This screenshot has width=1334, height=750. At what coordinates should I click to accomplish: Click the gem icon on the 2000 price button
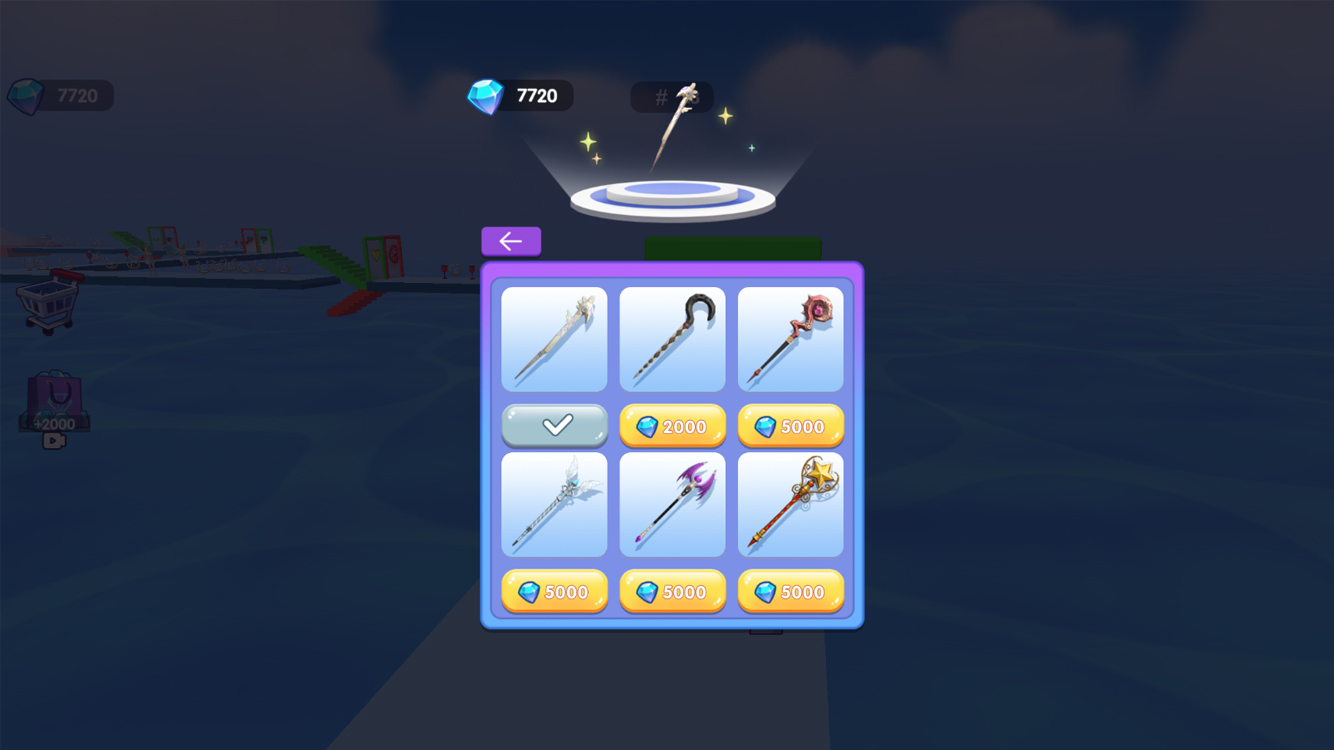click(649, 425)
